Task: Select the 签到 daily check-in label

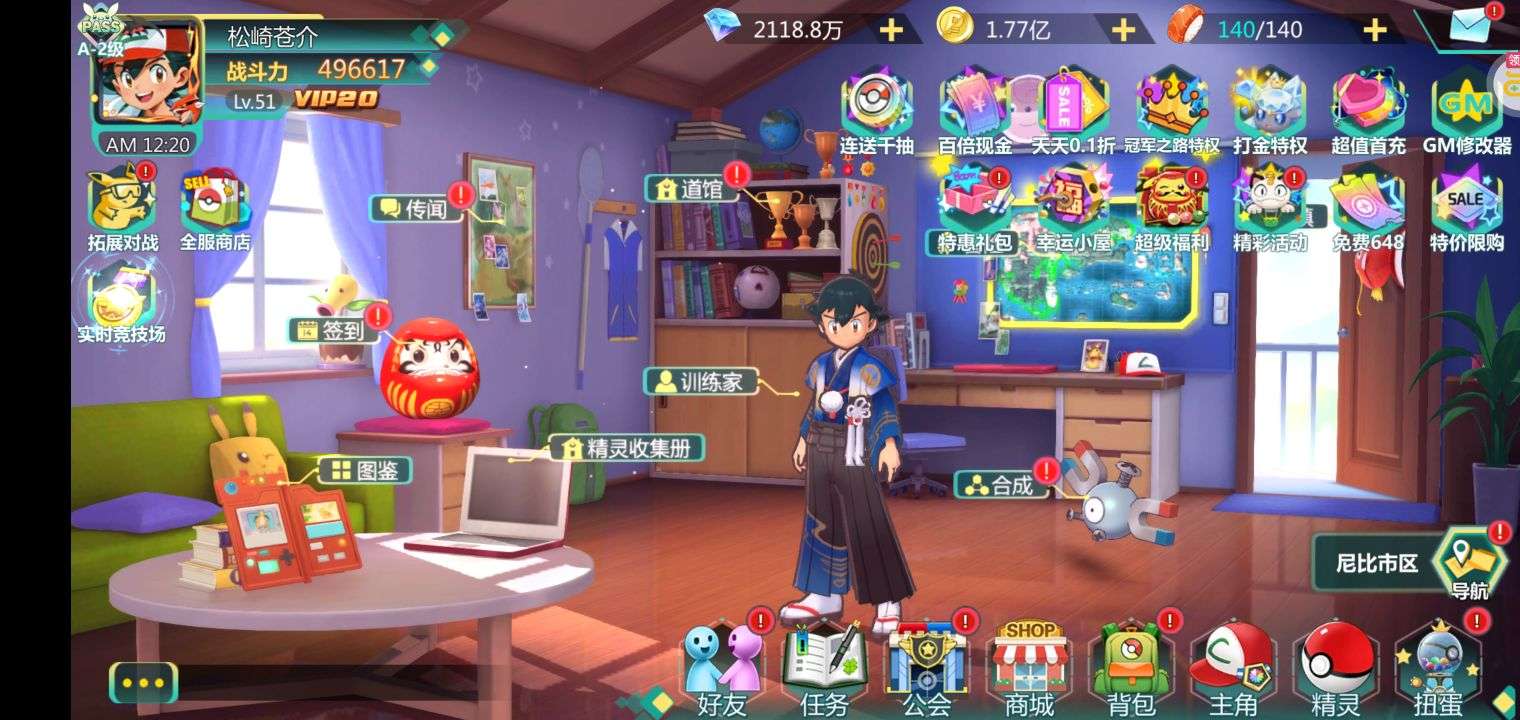Action: (334, 330)
